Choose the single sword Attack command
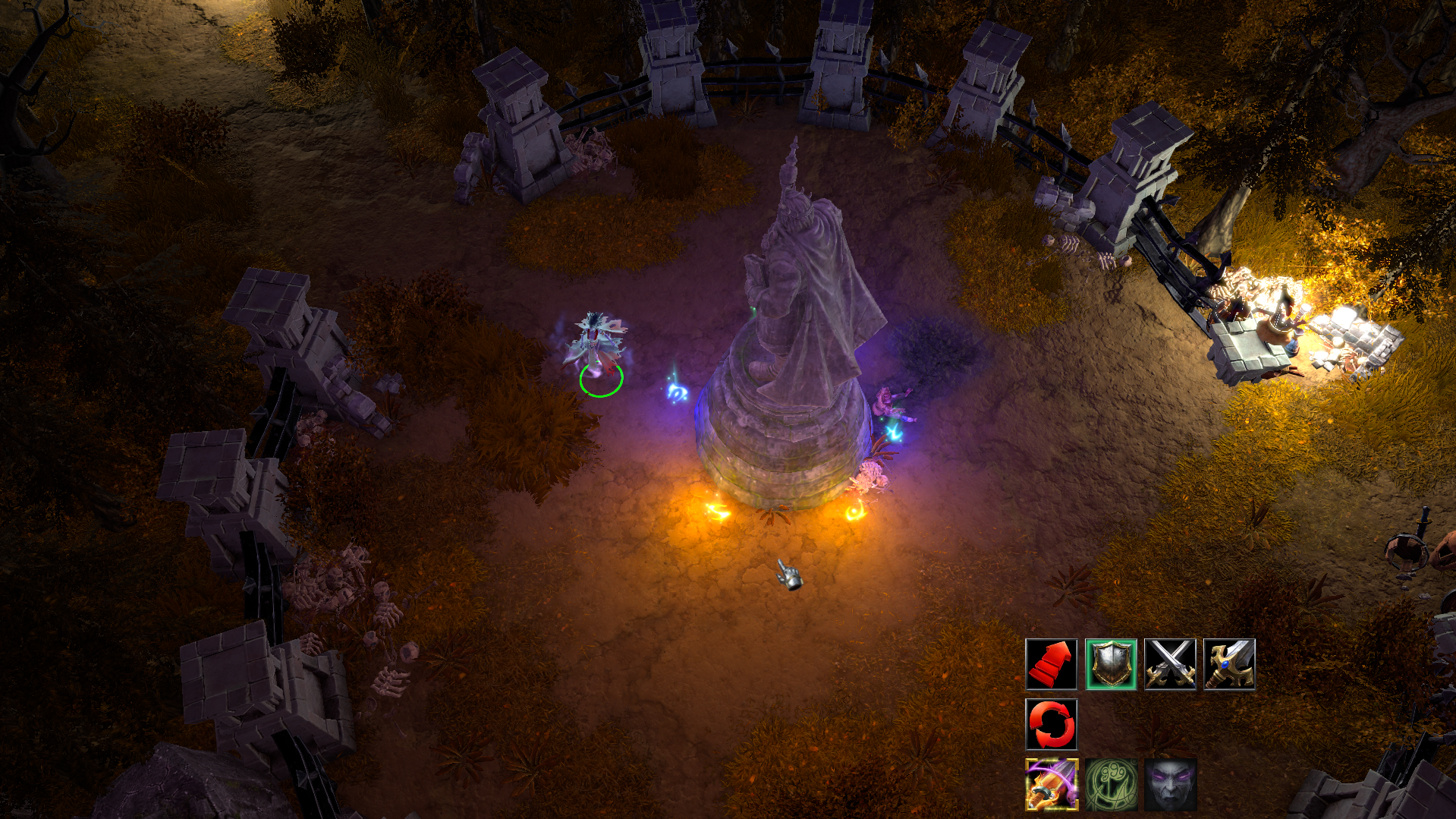Screen dimensions: 1456x819 [x=1228, y=664]
